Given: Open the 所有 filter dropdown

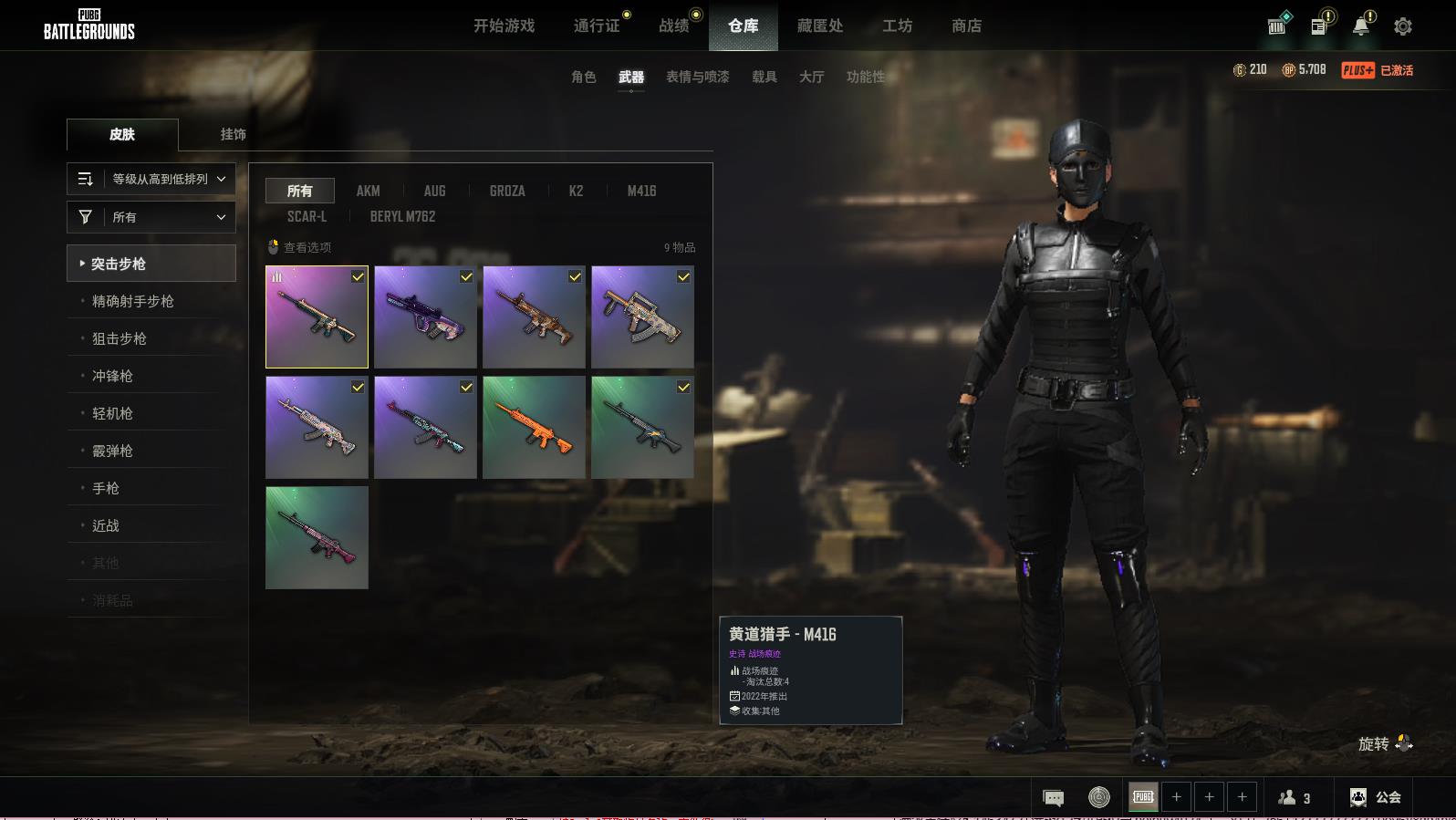Looking at the screenshot, I should 151,217.
